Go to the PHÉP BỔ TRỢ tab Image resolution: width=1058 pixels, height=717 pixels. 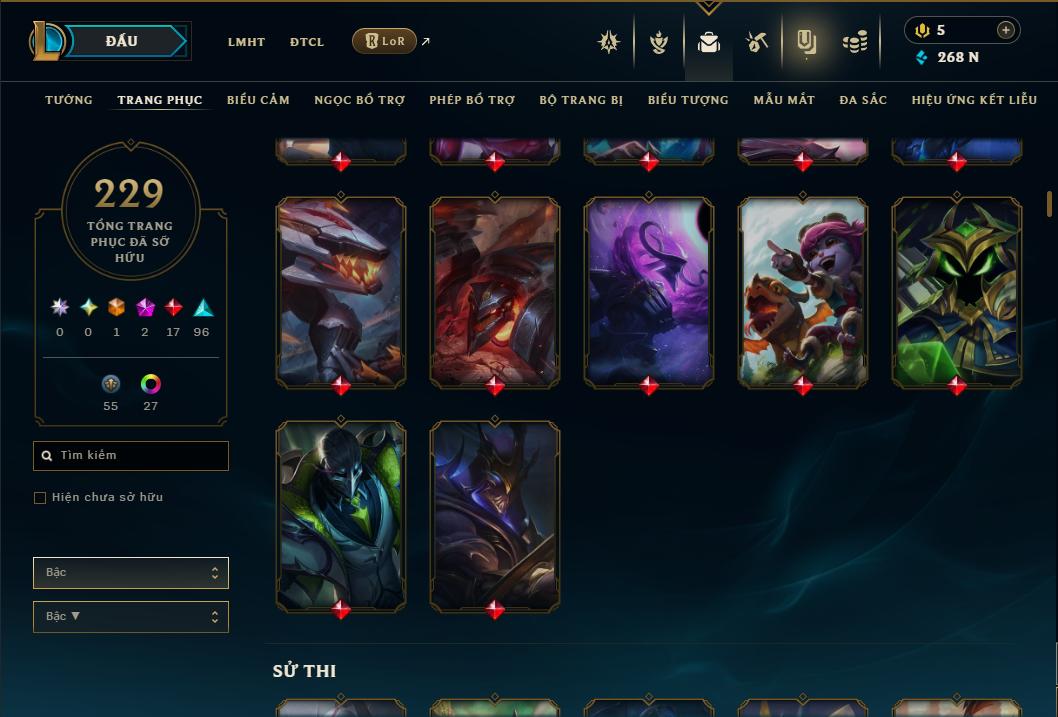[472, 100]
